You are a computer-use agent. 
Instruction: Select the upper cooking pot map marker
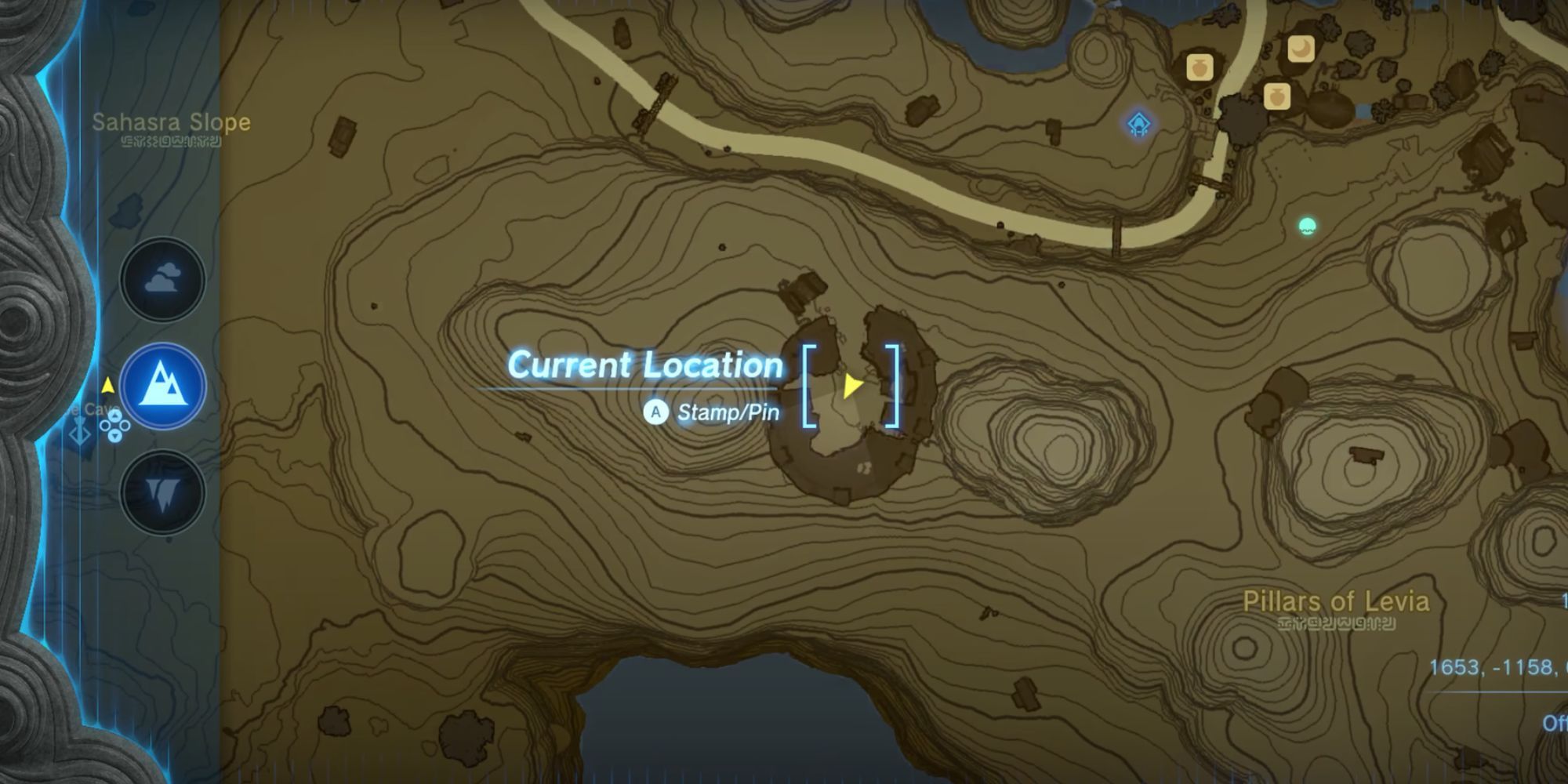coord(1200,68)
